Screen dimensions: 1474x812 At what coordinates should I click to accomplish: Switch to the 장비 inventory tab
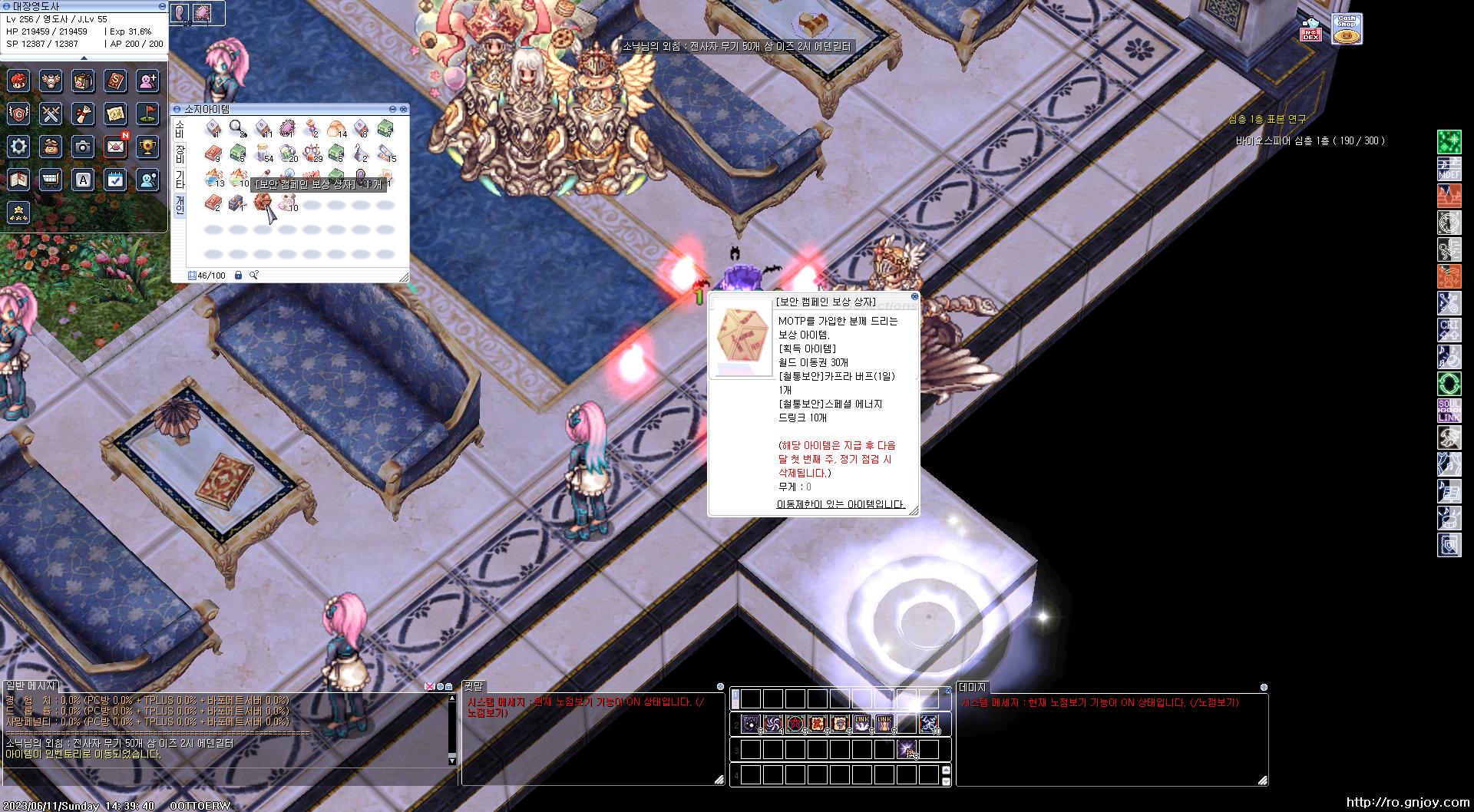tap(180, 153)
